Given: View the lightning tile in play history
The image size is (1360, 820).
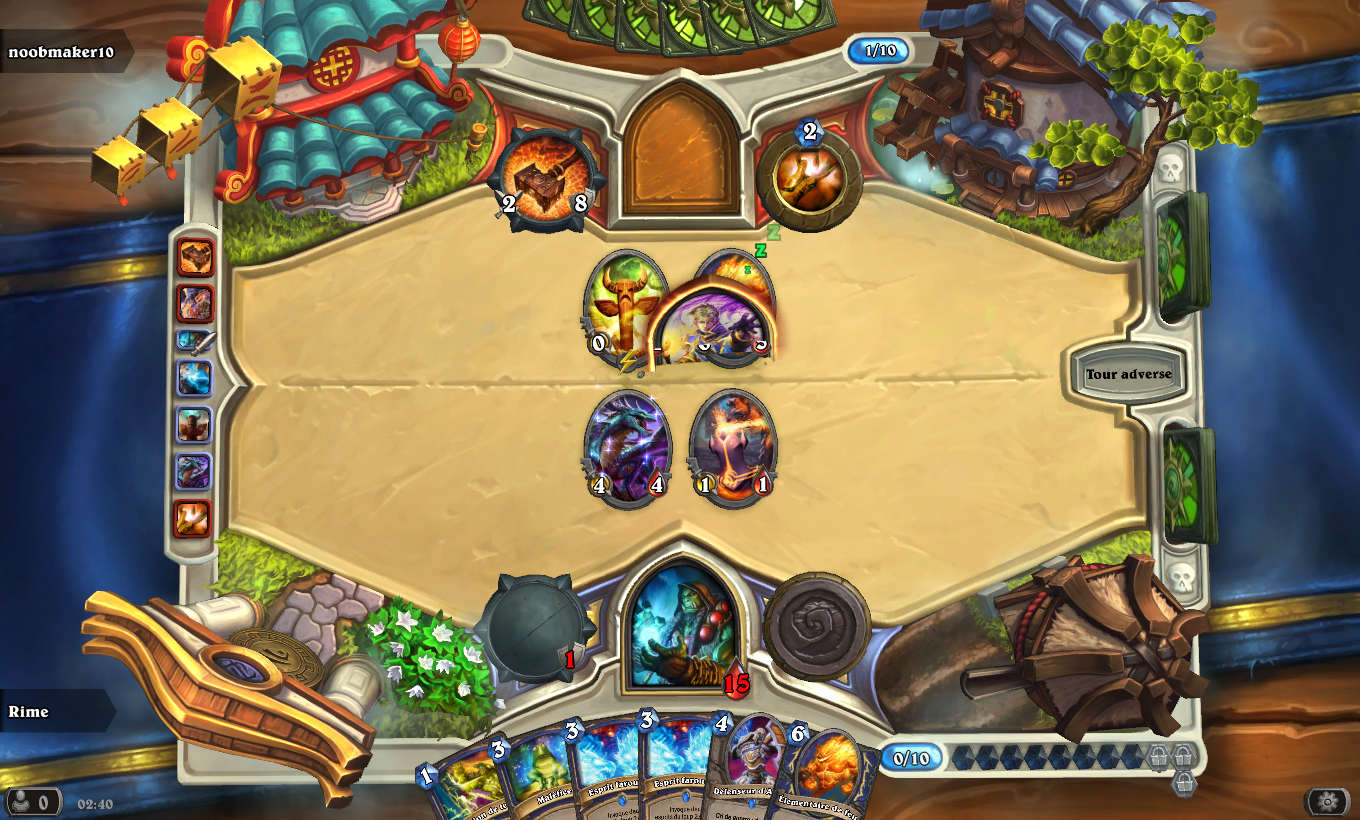Looking at the screenshot, I should (194, 378).
